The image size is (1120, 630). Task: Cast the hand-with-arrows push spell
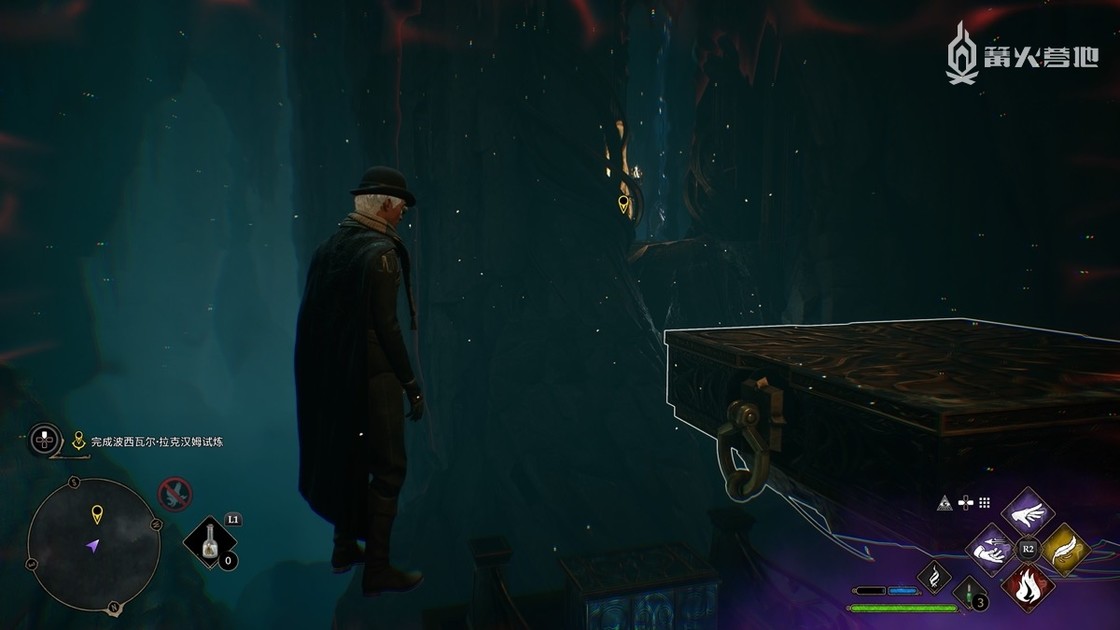tap(992, 550)
